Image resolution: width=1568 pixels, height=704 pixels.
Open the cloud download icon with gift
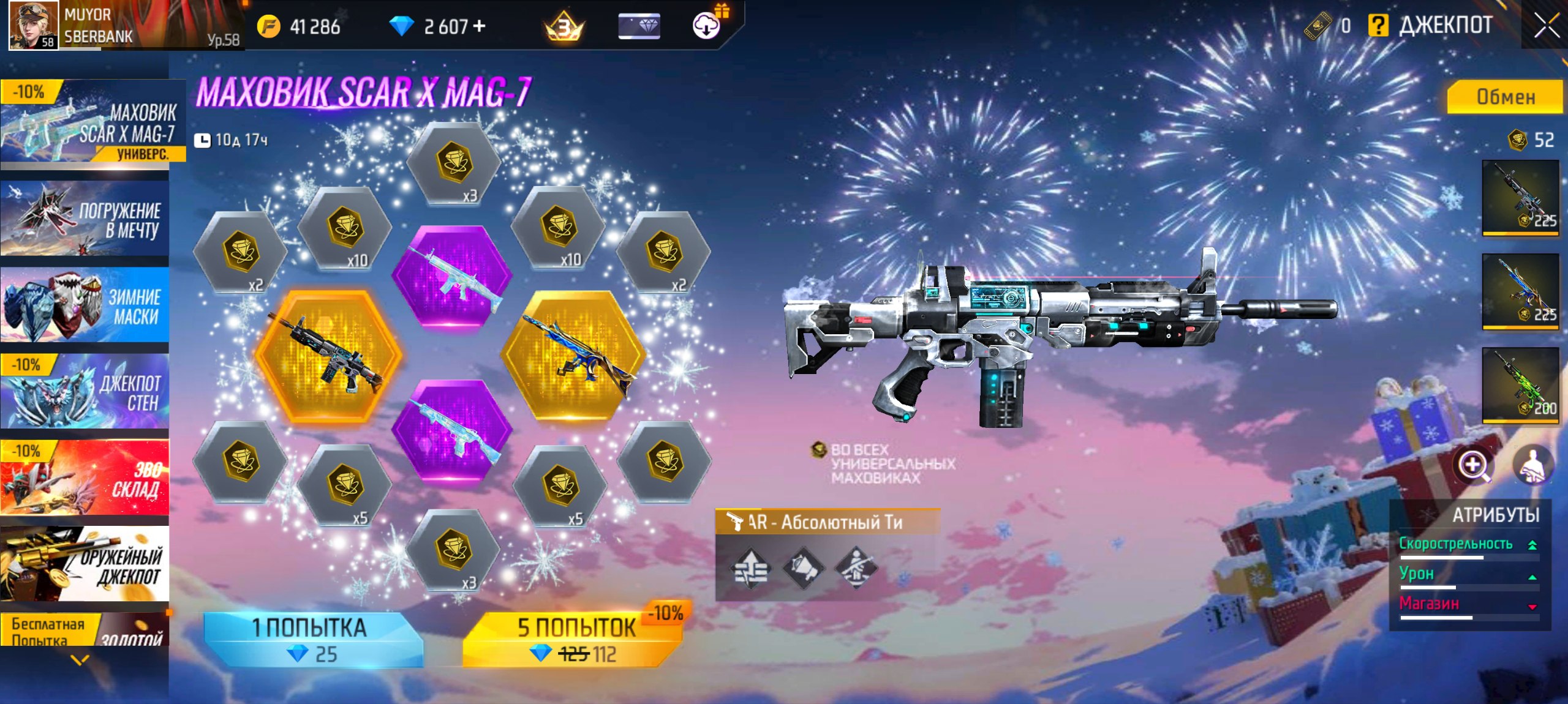pyautogui.click(x=707, y=26)
